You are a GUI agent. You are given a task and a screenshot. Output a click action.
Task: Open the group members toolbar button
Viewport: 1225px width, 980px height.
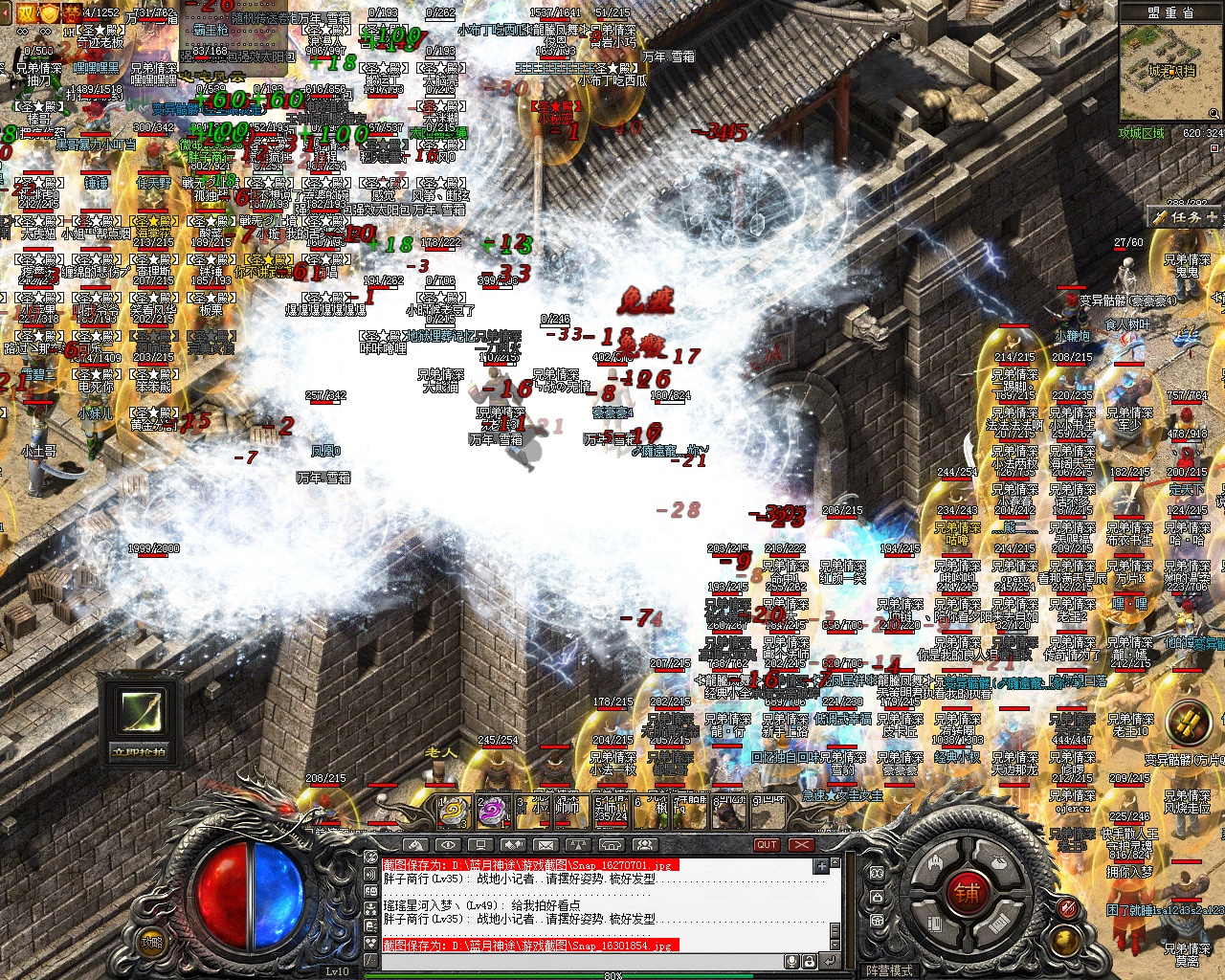(645, 845)
